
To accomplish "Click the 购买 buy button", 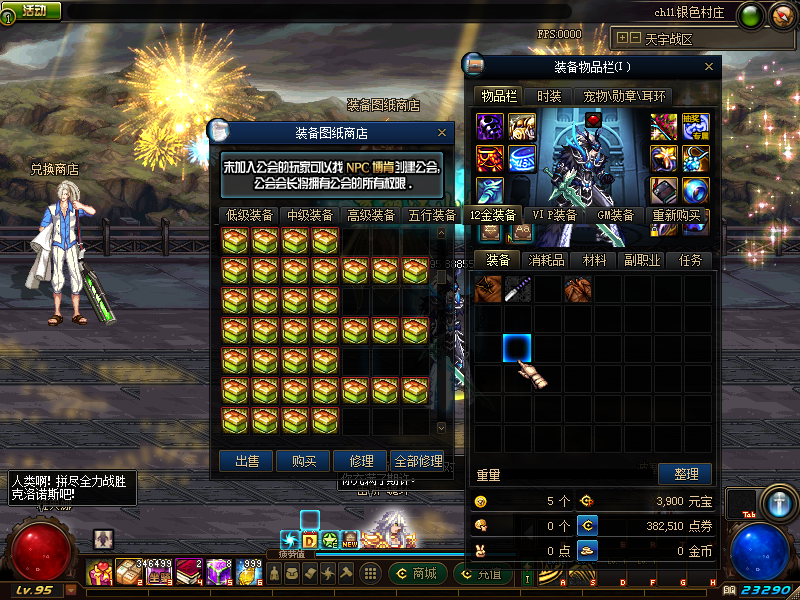I will click(304, 461).
